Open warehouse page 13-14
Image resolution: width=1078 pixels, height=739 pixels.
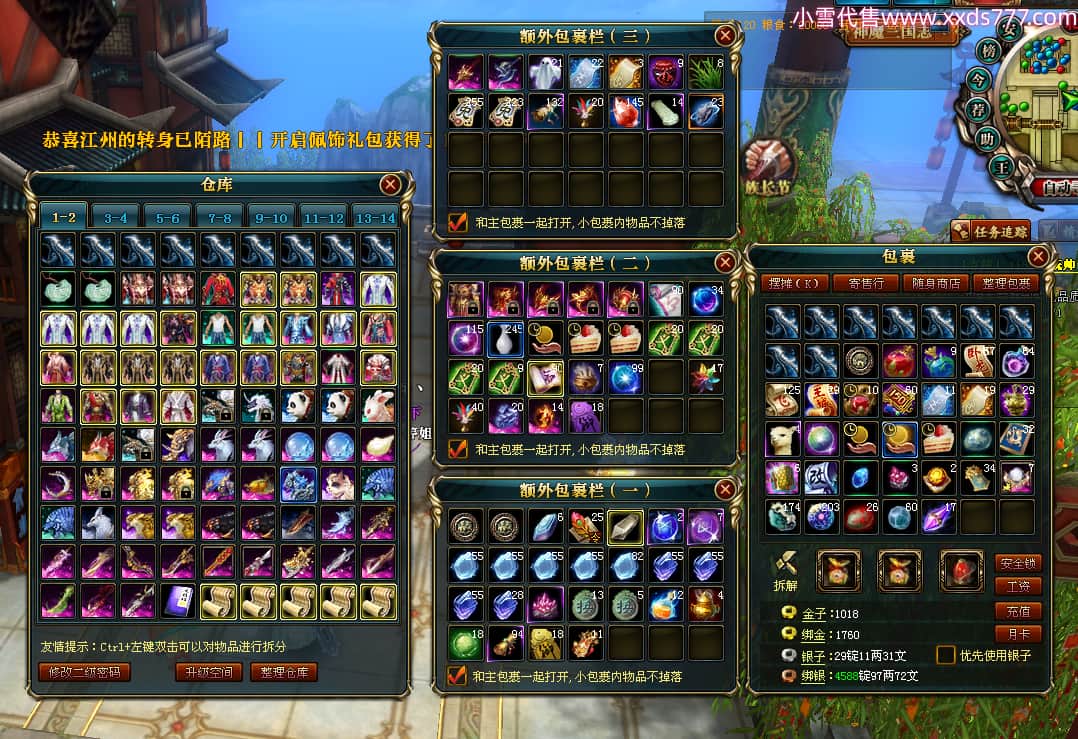coord(375,217)
